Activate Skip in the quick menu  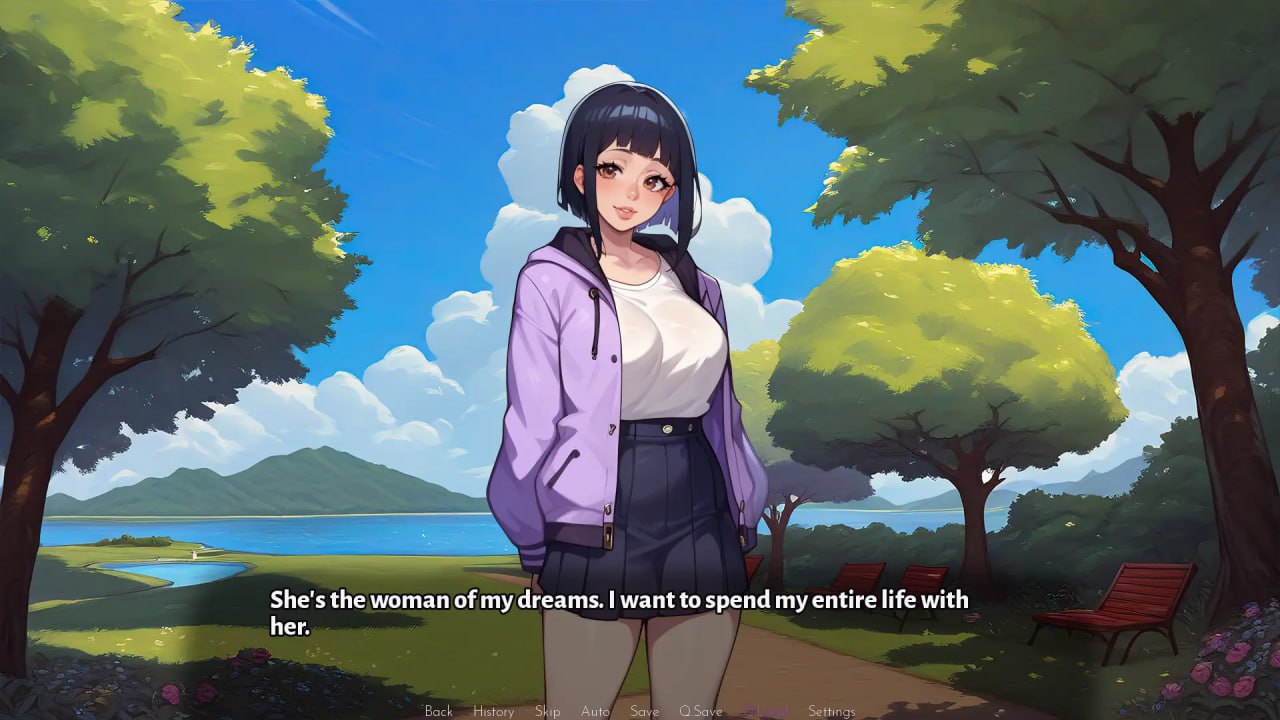547,711
